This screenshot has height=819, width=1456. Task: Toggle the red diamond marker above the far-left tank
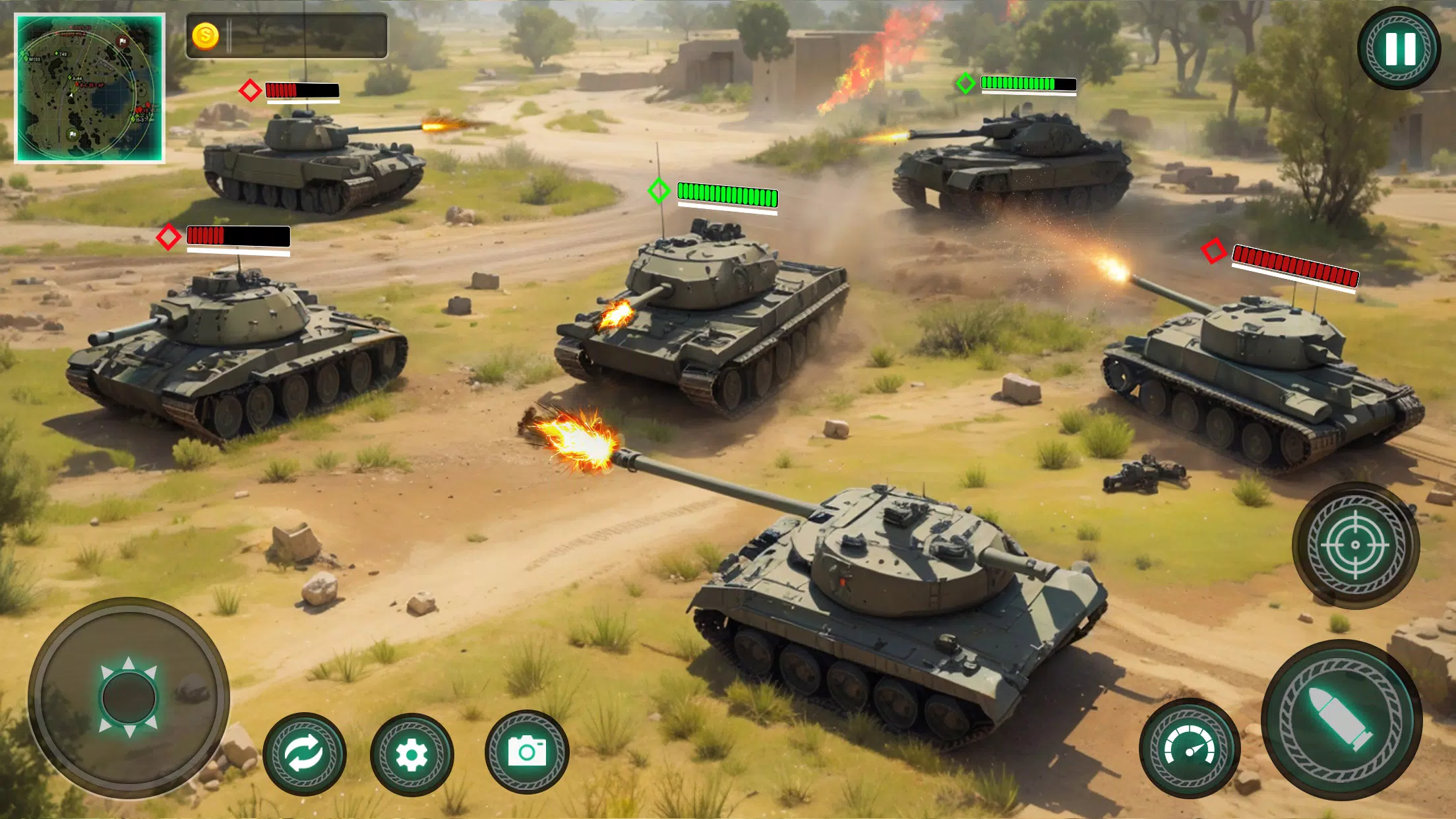pyautogui.click(x=168, y=239)
